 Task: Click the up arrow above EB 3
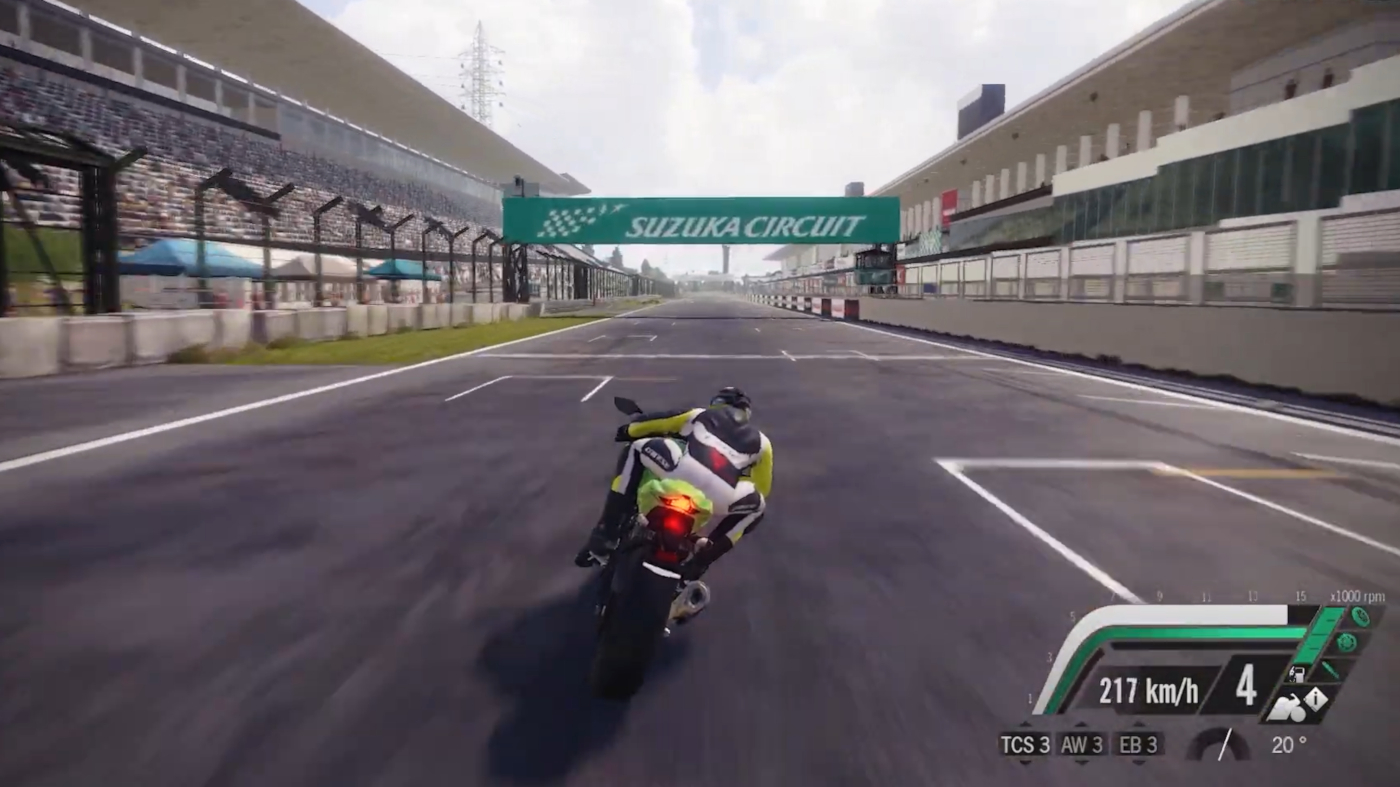coord(1137,724)
